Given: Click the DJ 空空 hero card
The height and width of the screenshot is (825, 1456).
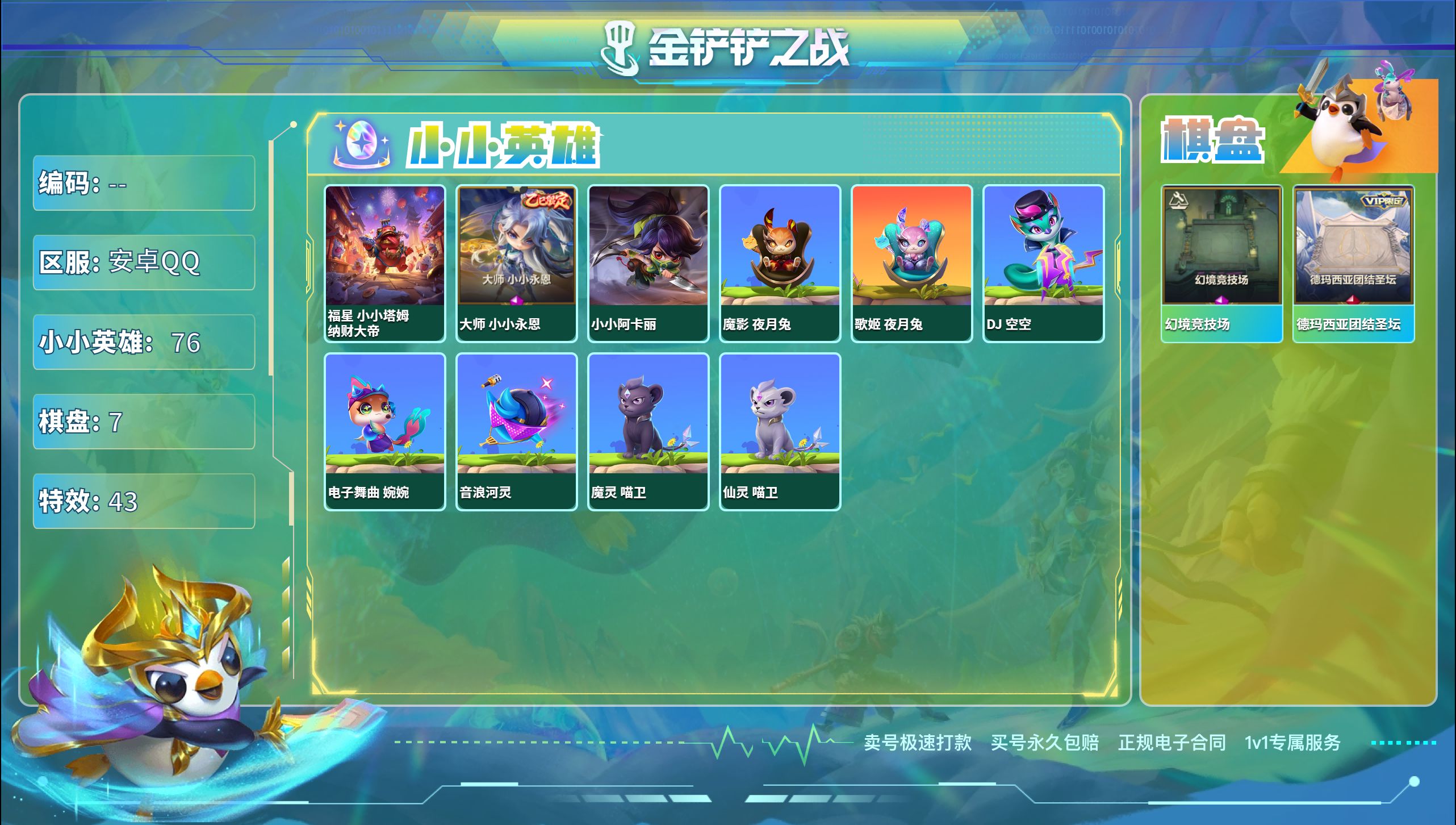Looking at the screenshot, I should point(1043,263).
